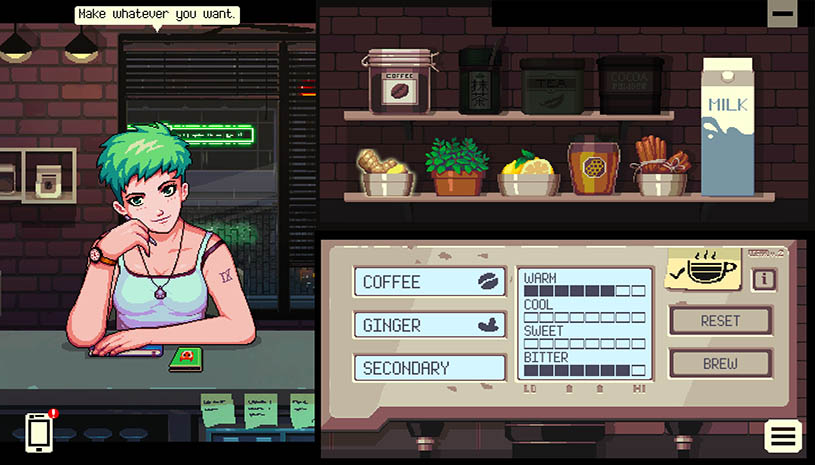
Task: Choose the SECONDARY ingredient slot
Action: tap(429, 368)
